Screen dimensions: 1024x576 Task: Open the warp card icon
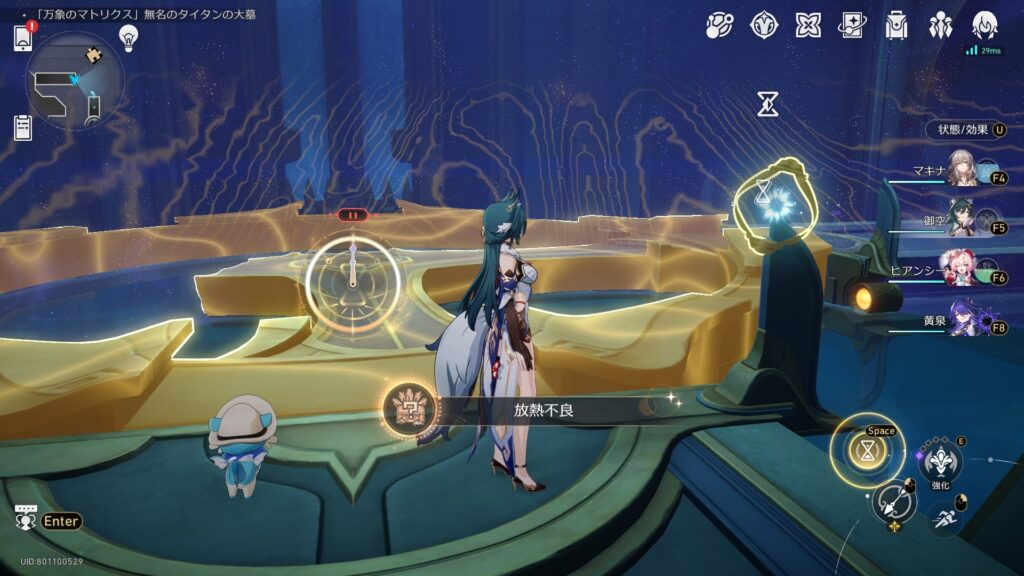point(853,25)
